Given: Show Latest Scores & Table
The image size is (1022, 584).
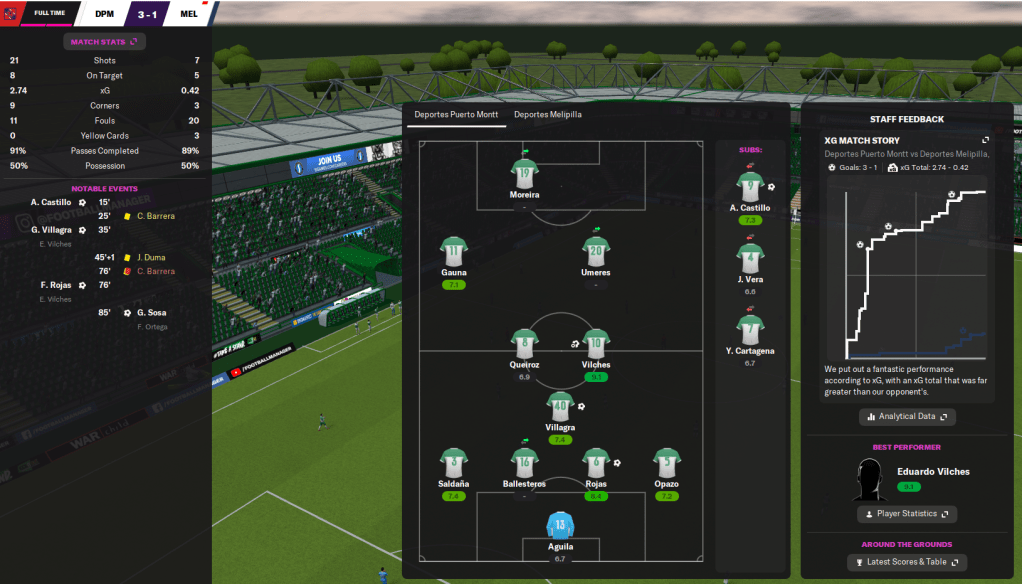Looking at the screenshot, I should [x=907, y=563].
